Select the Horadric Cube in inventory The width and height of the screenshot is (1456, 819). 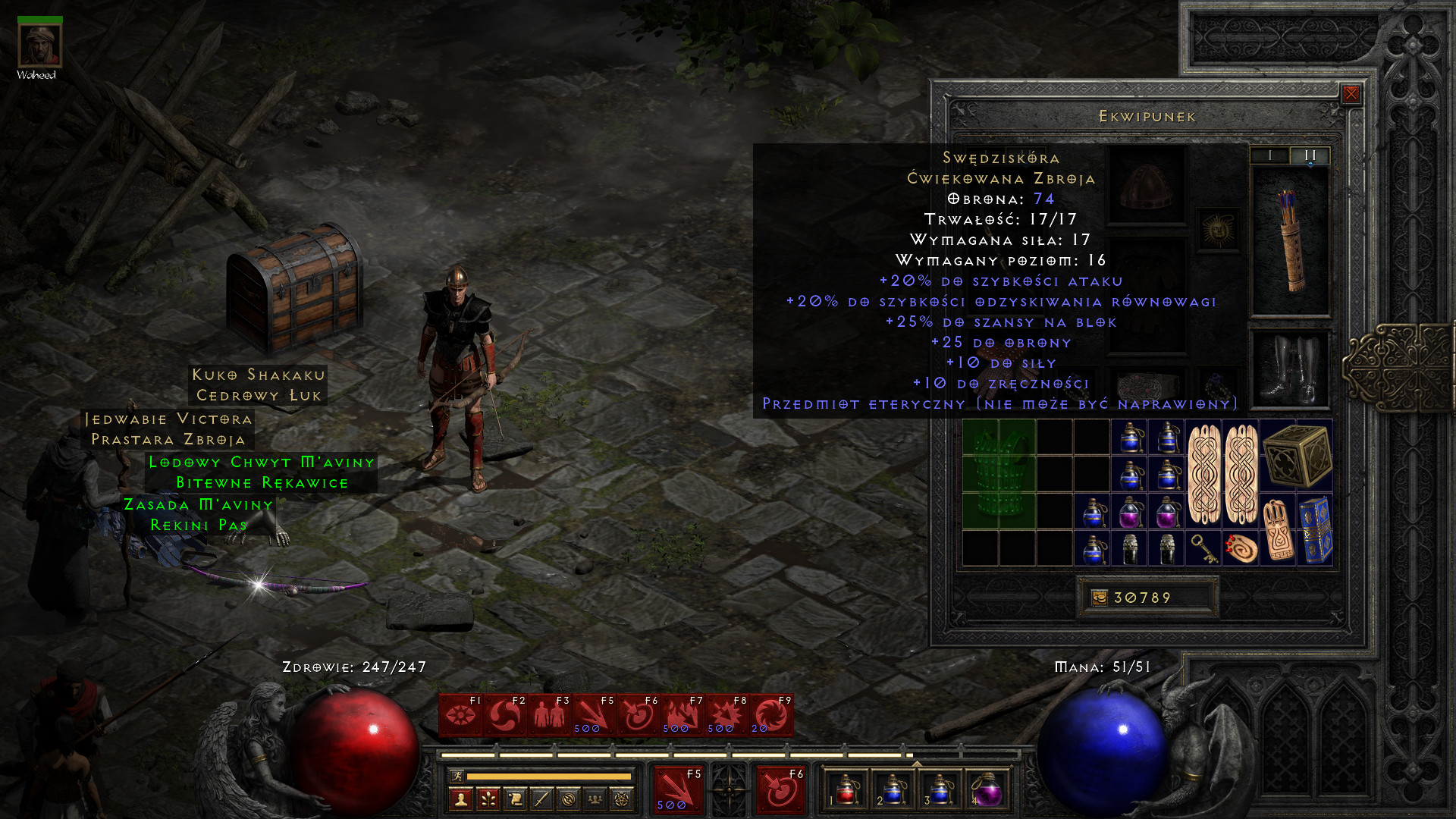click(x=1297, y=455)
